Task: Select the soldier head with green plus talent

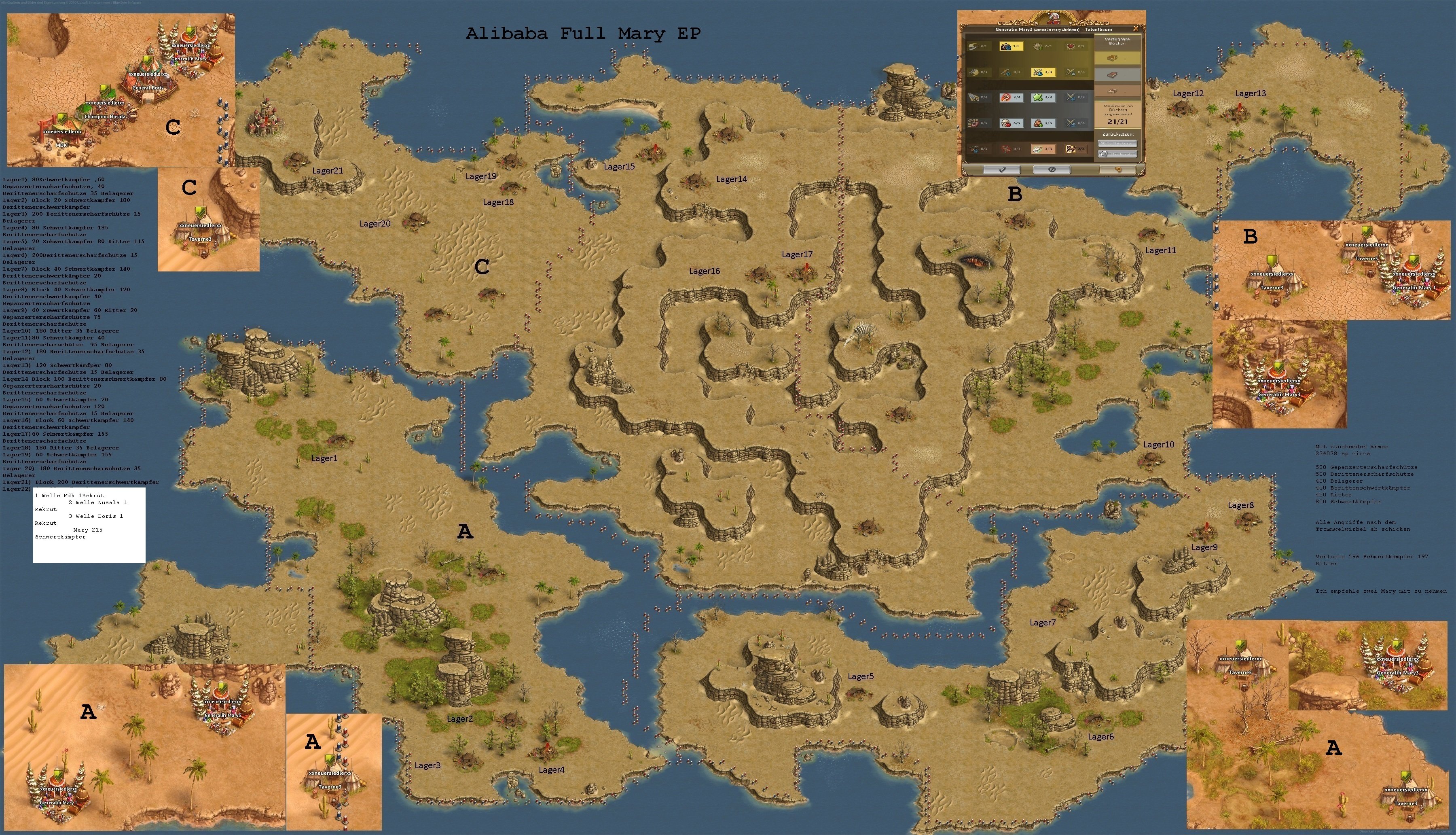Action: [1043, 123]
